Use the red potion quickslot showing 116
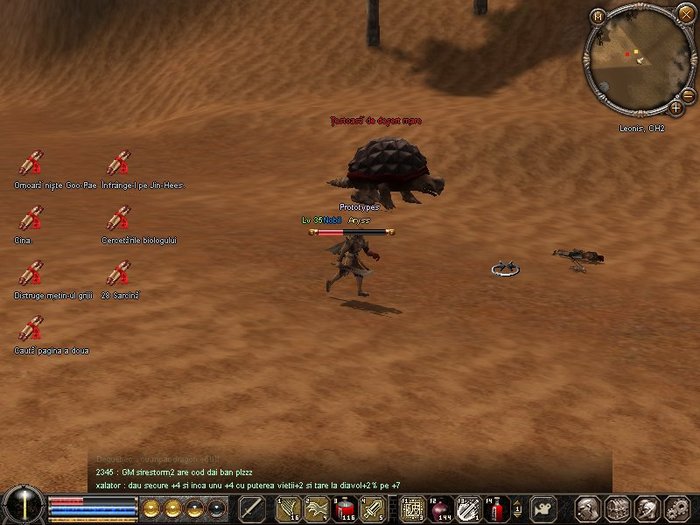 (344, 508)
